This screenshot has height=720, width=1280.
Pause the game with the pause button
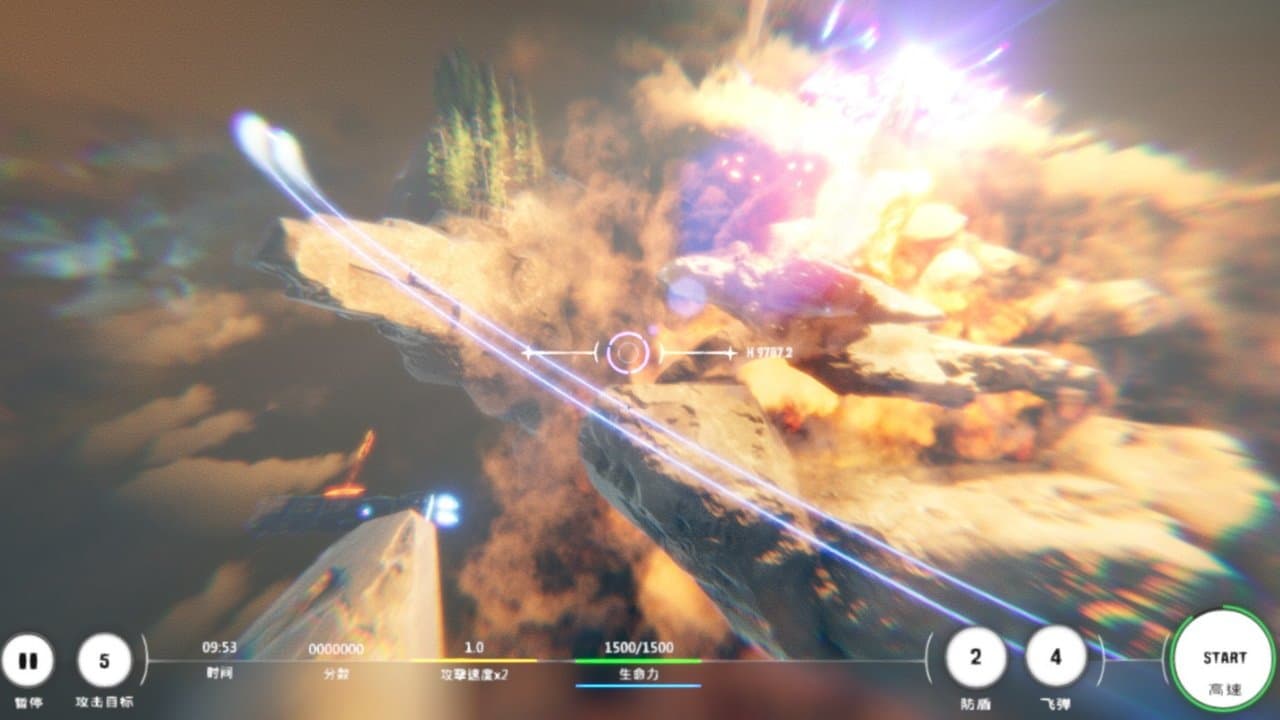point(28,661)
